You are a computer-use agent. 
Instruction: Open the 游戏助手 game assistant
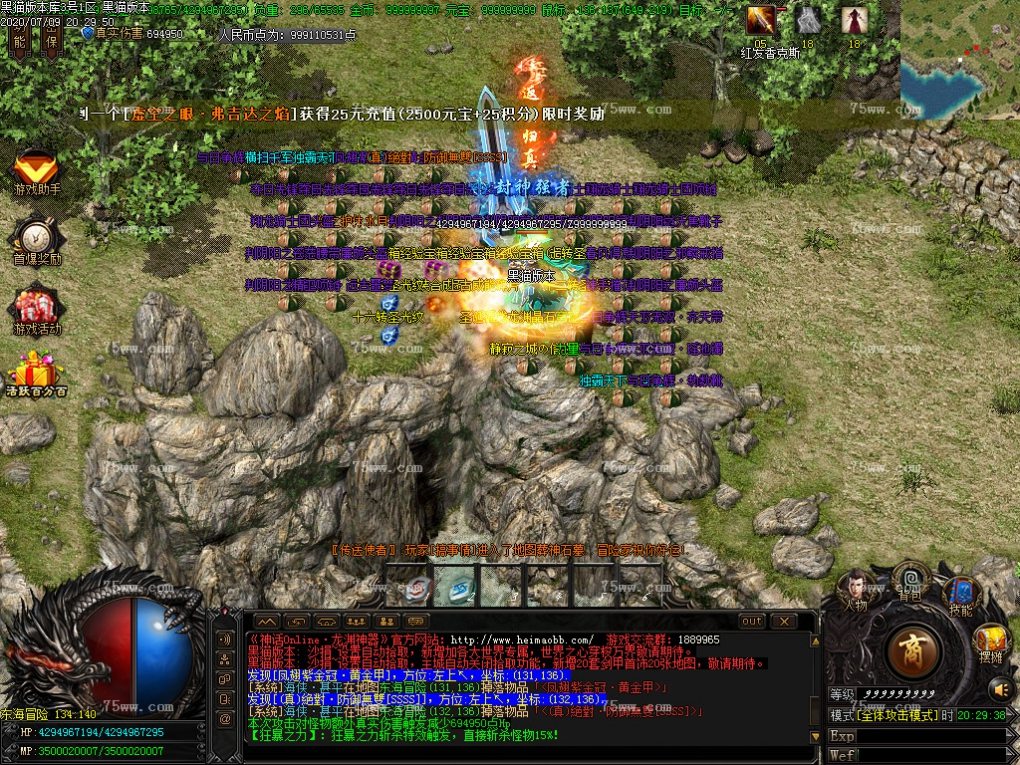click(x=36, y=172)
